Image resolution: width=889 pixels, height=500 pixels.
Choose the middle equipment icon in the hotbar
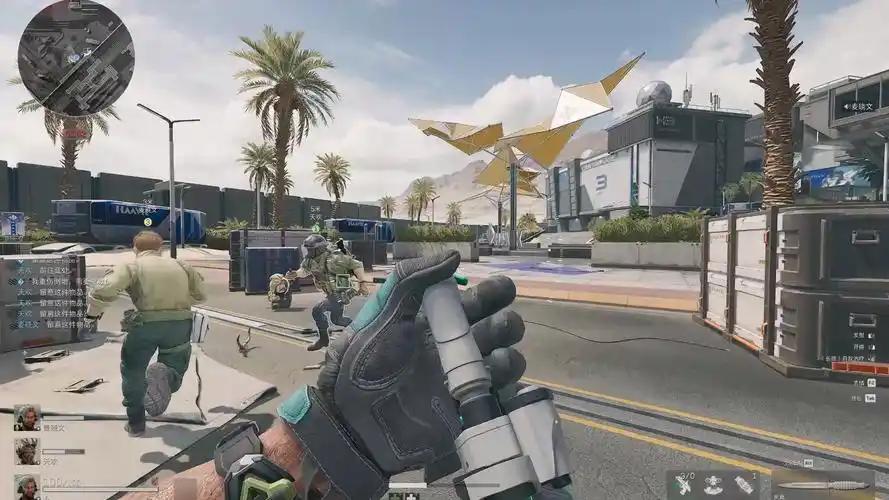pyautogui.click(x=714, y=485)
